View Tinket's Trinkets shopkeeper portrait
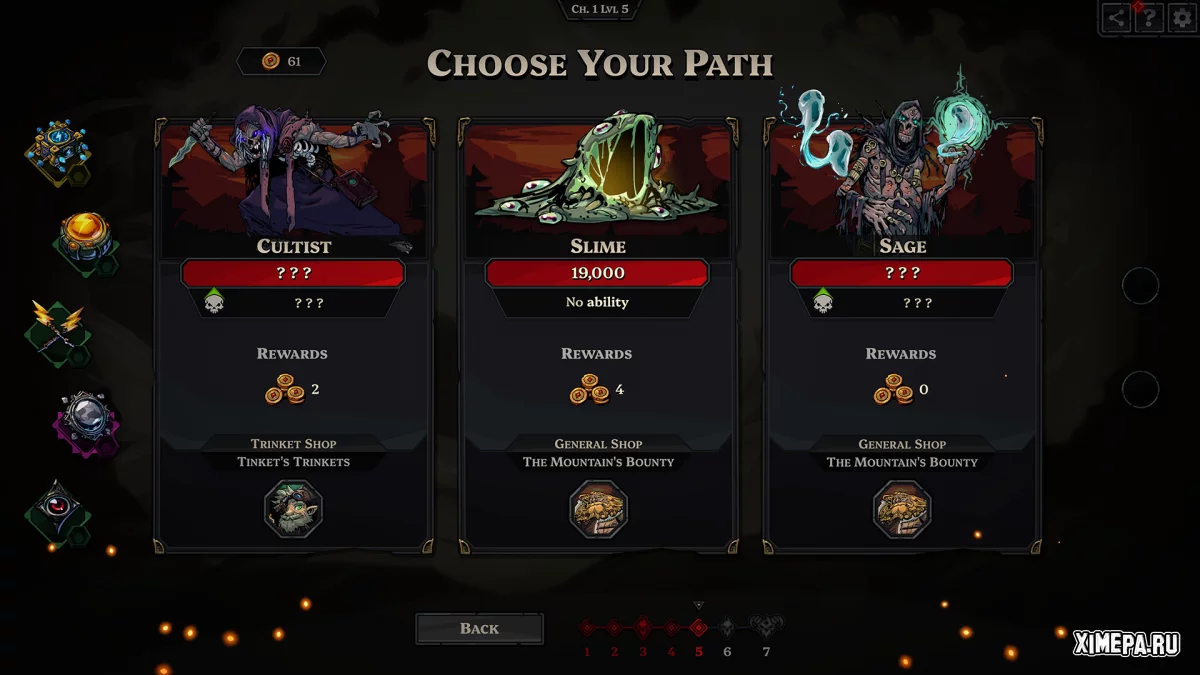 [x=294, y=509]
